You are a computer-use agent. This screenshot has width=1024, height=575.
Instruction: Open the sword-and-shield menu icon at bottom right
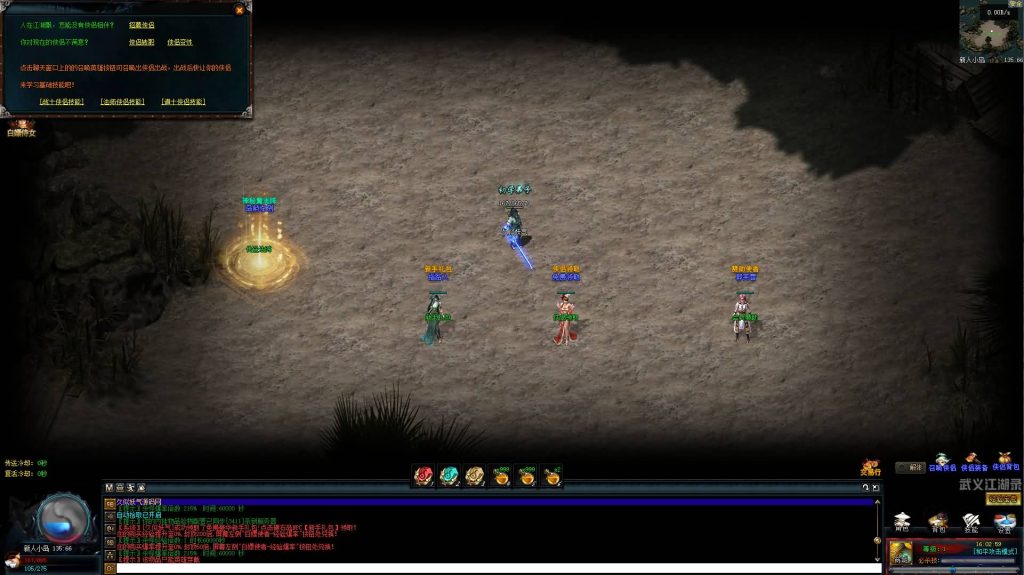click(970, 521)
